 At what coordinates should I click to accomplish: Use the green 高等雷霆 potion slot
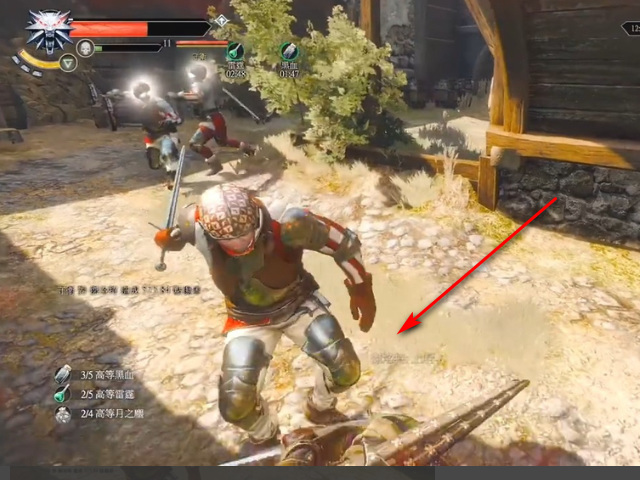[63, 394]
